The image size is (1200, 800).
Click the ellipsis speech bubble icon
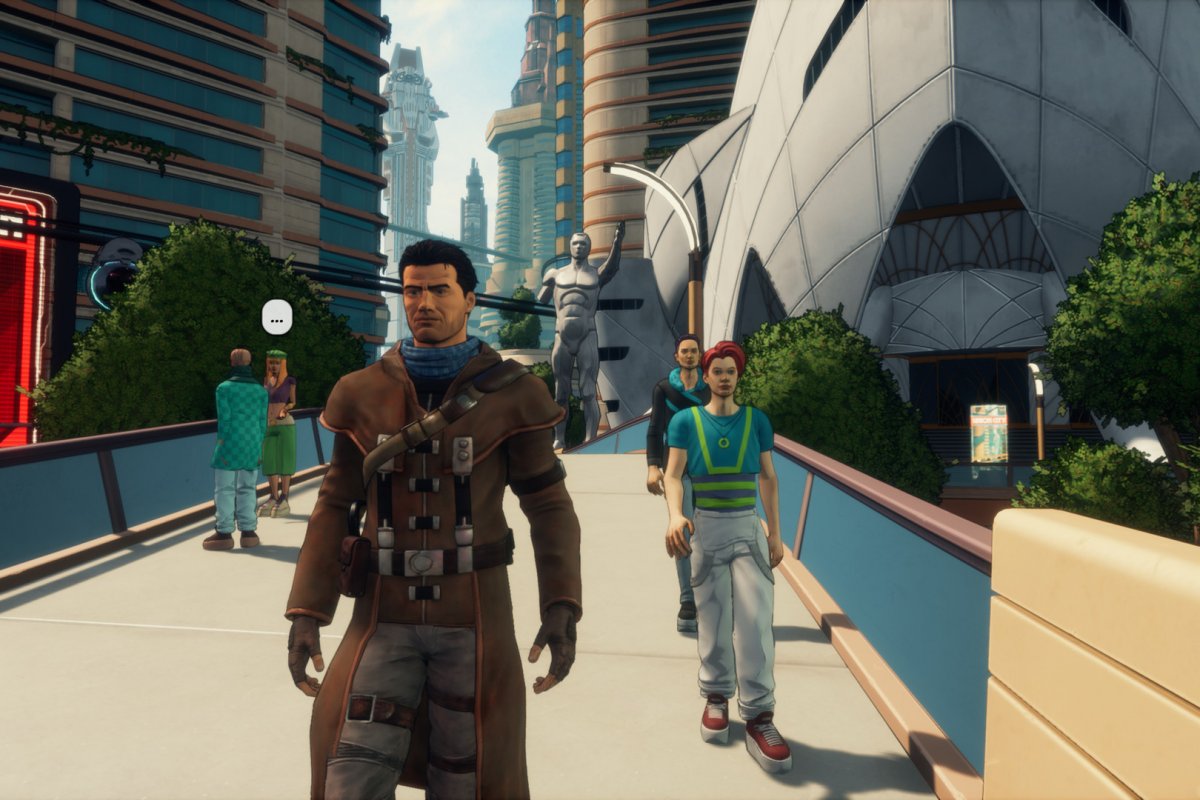[277, 317]
